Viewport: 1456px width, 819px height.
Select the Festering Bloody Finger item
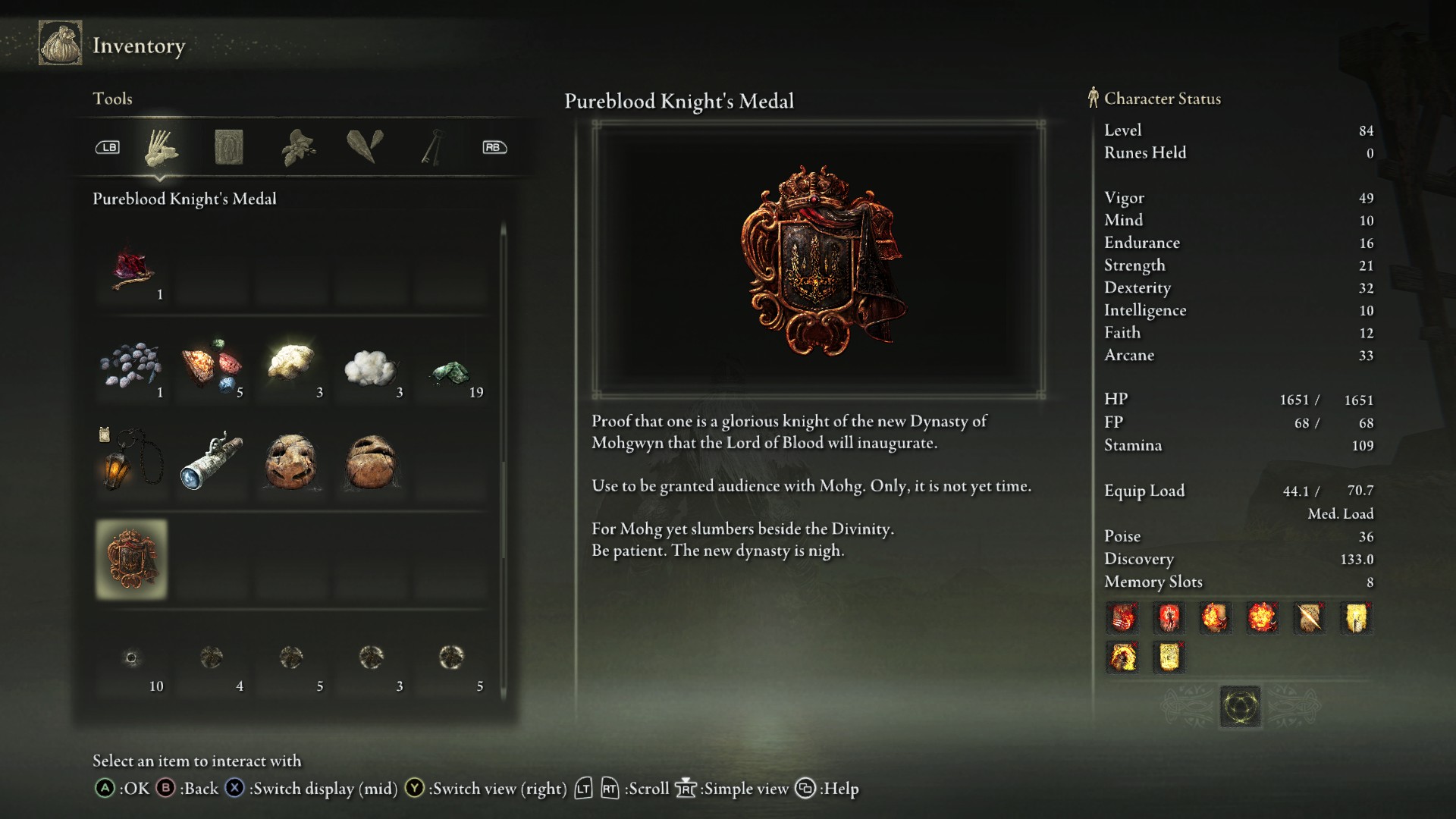[x=133, y=270]
